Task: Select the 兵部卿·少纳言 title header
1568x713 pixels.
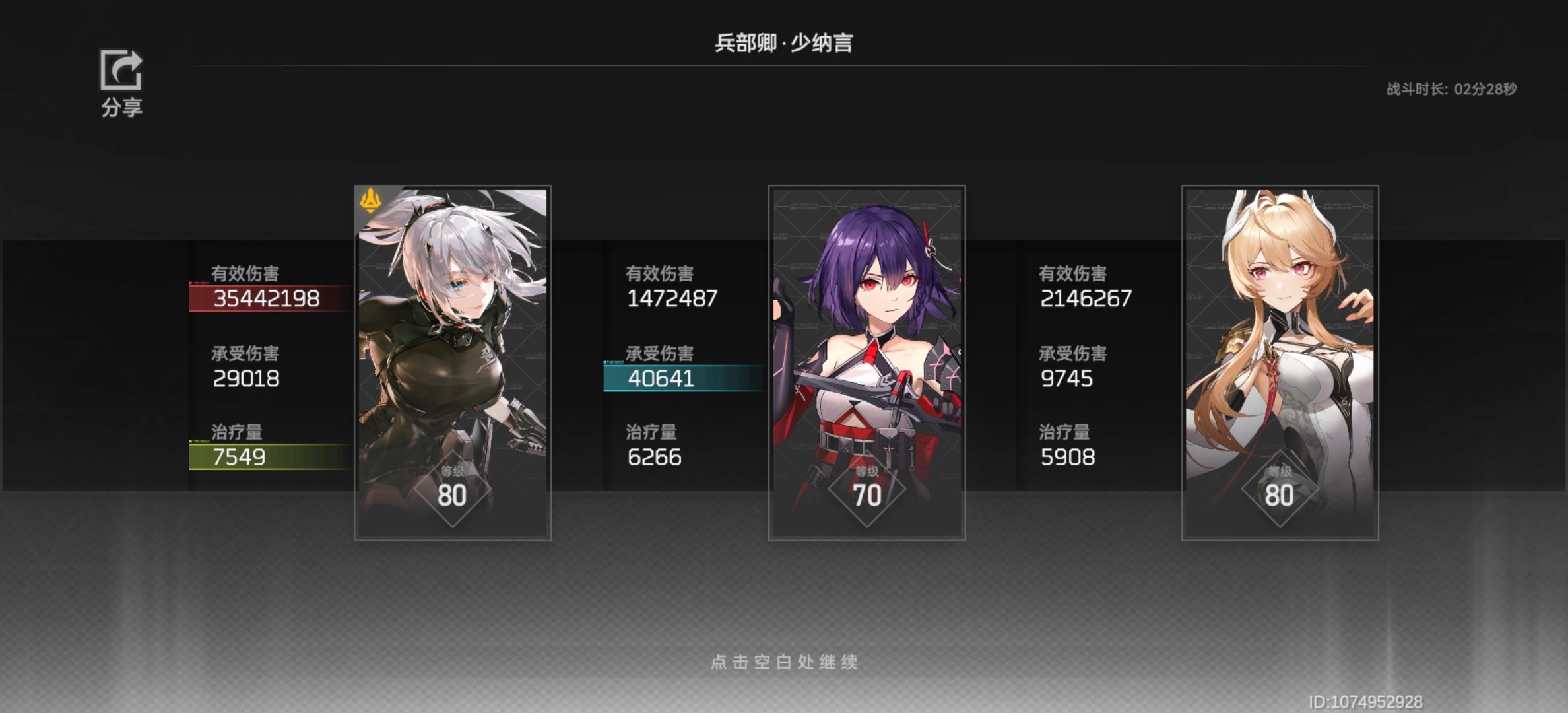Action: tap(783, 41)
